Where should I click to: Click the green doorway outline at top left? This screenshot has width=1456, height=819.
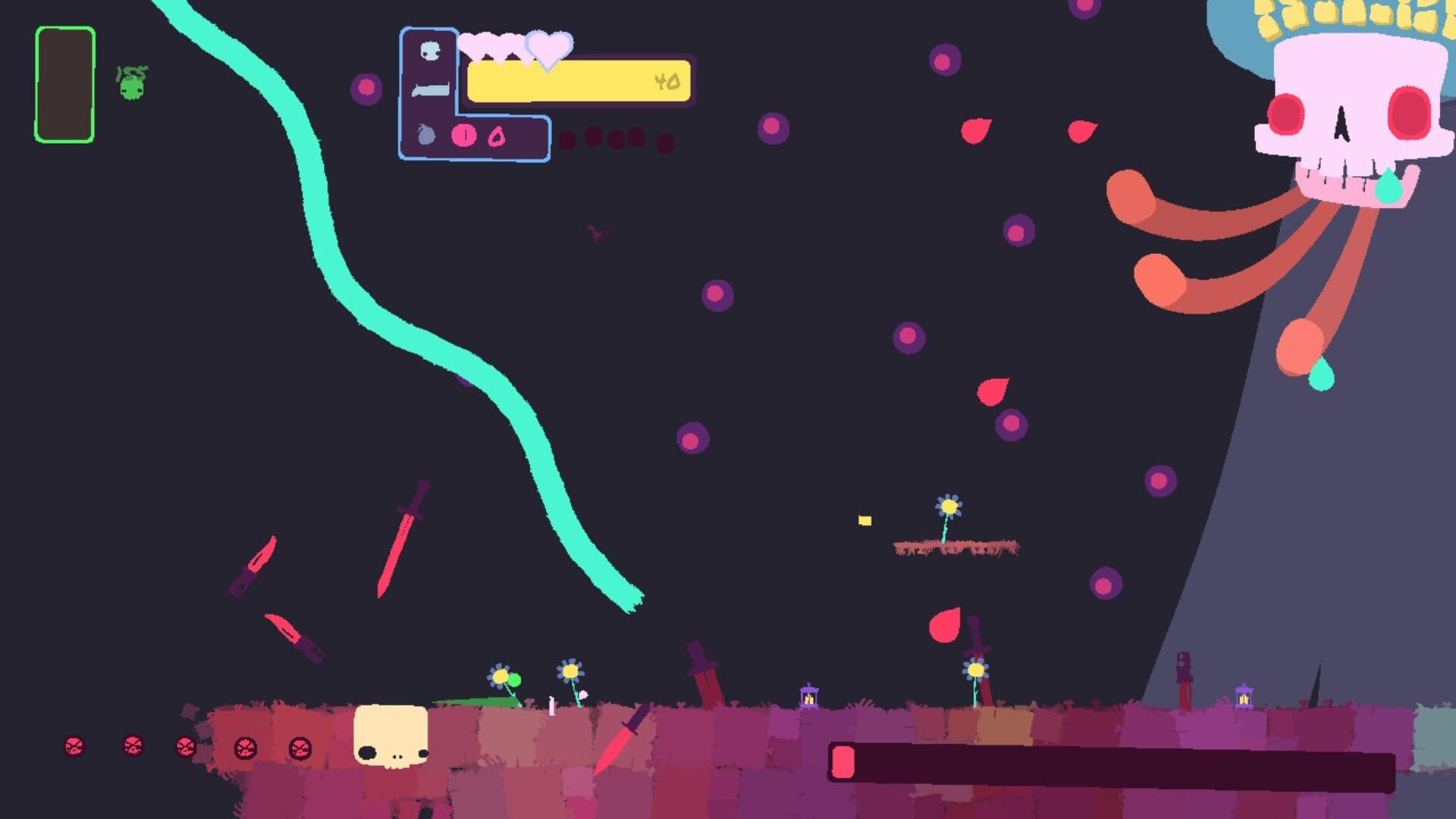tap(64, 83)
